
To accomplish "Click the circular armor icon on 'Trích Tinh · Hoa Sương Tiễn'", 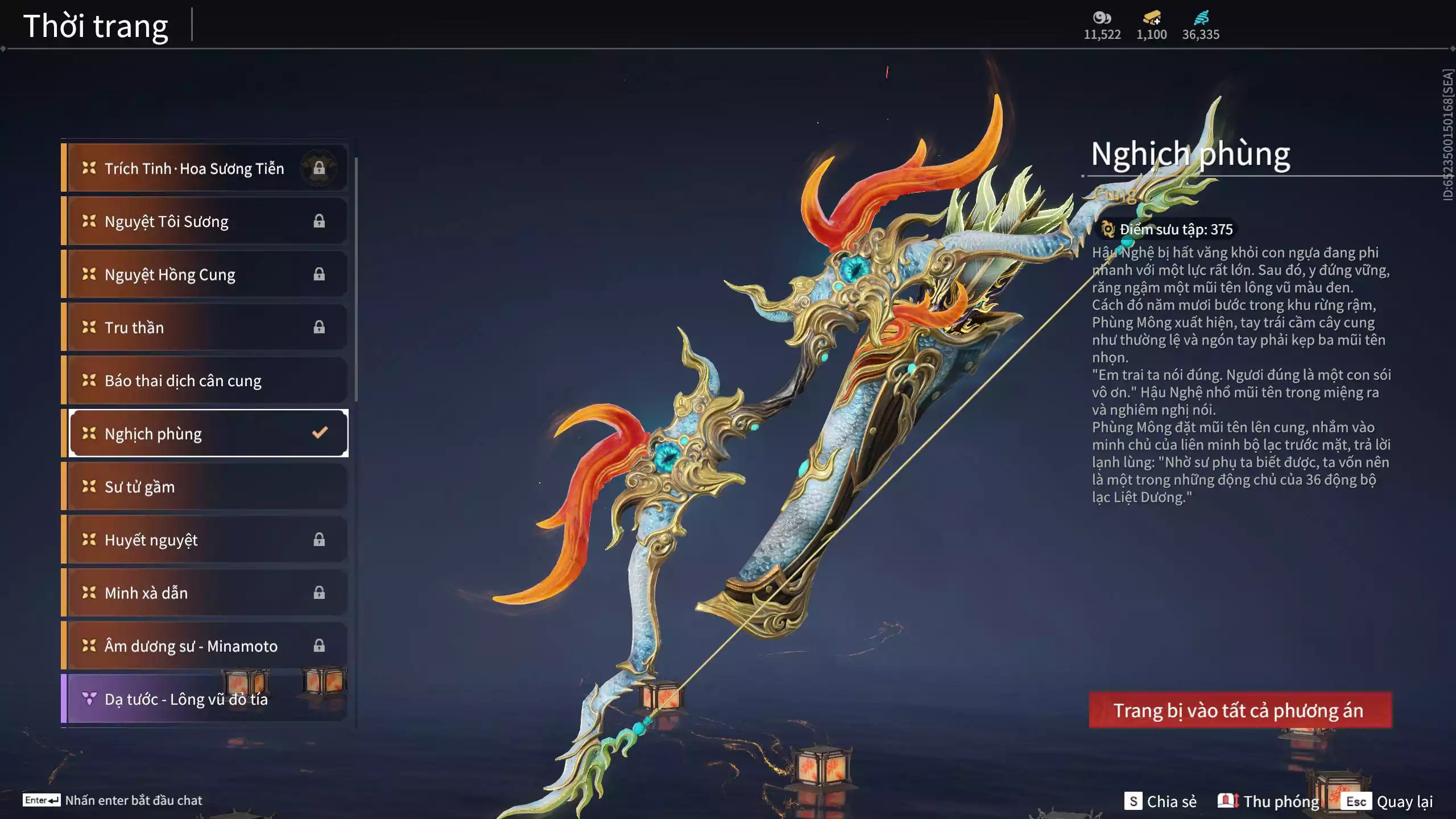I will click(318, 167).
